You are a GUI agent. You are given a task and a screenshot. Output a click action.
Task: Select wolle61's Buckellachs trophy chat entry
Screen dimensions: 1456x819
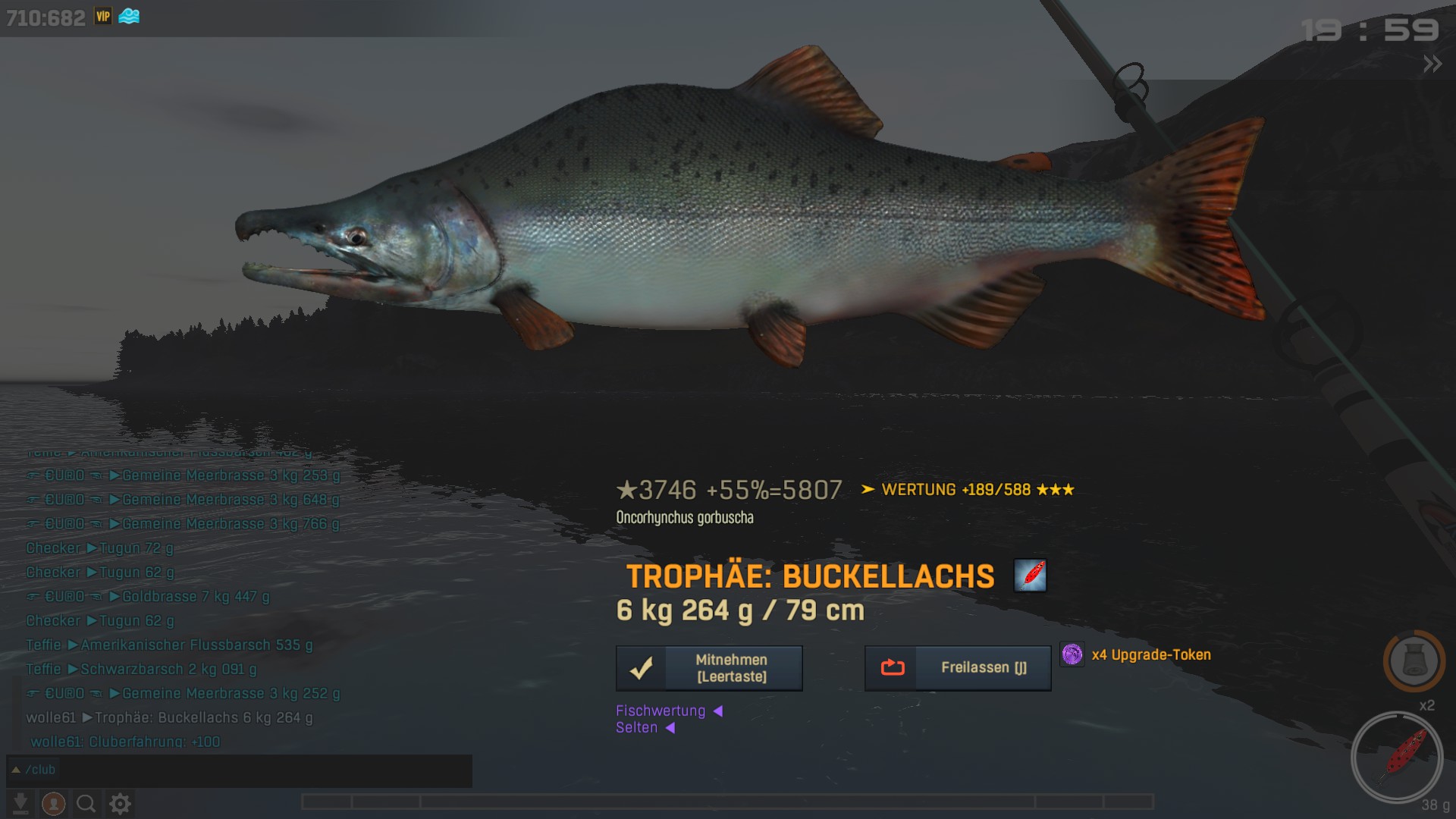(x=169, y=717)
